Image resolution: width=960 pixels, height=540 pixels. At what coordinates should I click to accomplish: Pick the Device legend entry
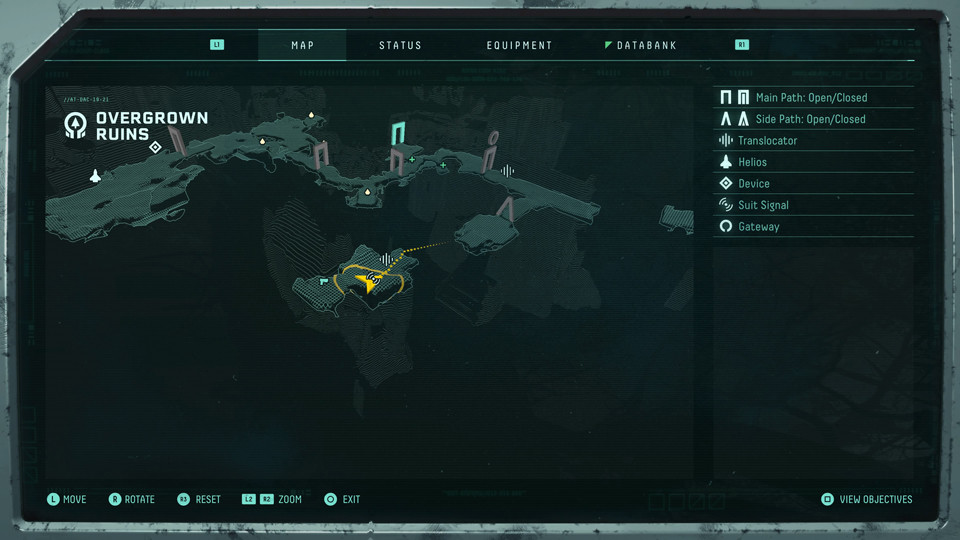click(754, 184)
